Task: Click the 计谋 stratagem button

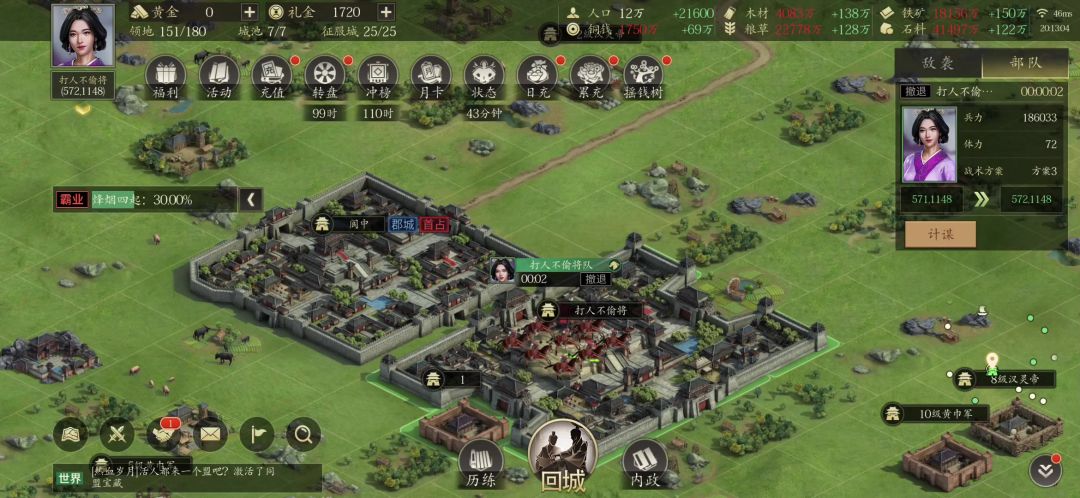Action: coord(940,234)
